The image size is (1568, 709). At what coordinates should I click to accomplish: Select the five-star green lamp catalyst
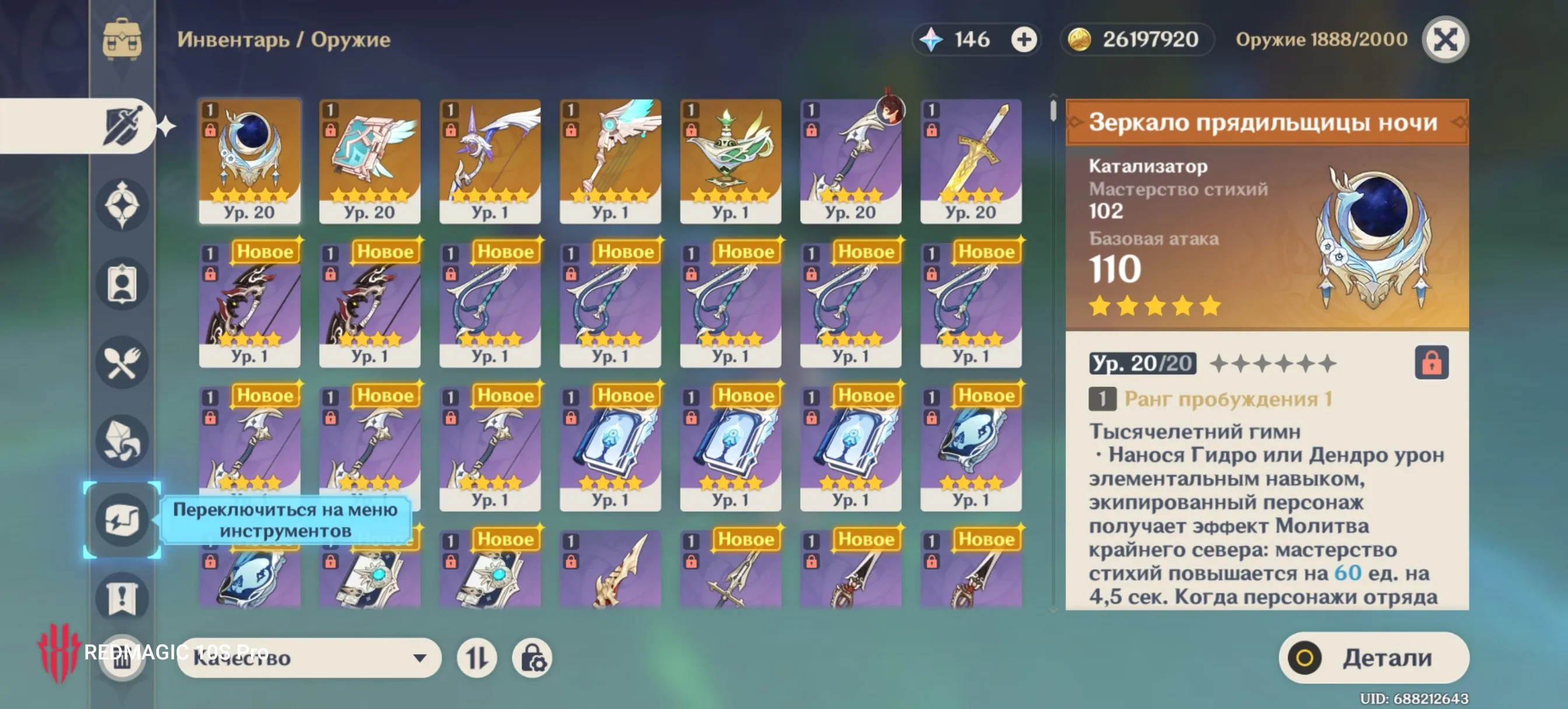click(x=730, y=160)
